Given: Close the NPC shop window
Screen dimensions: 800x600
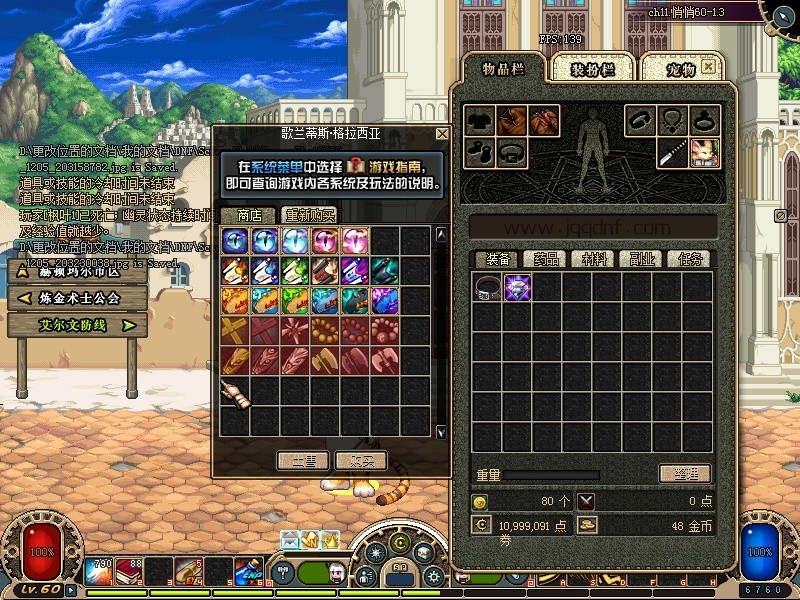Looking at the screenshot, I should (442, 133).
